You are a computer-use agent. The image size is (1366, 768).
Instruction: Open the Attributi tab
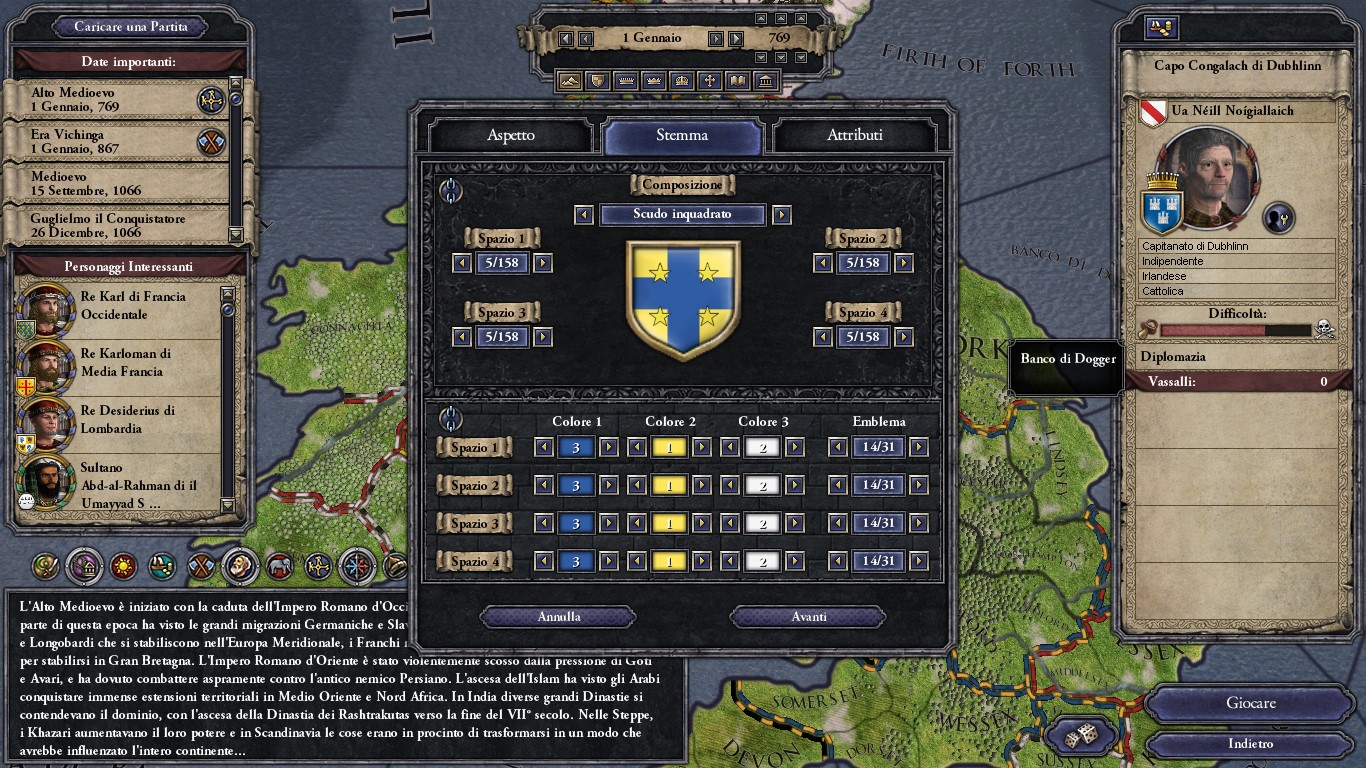click(x=855, y=136)
